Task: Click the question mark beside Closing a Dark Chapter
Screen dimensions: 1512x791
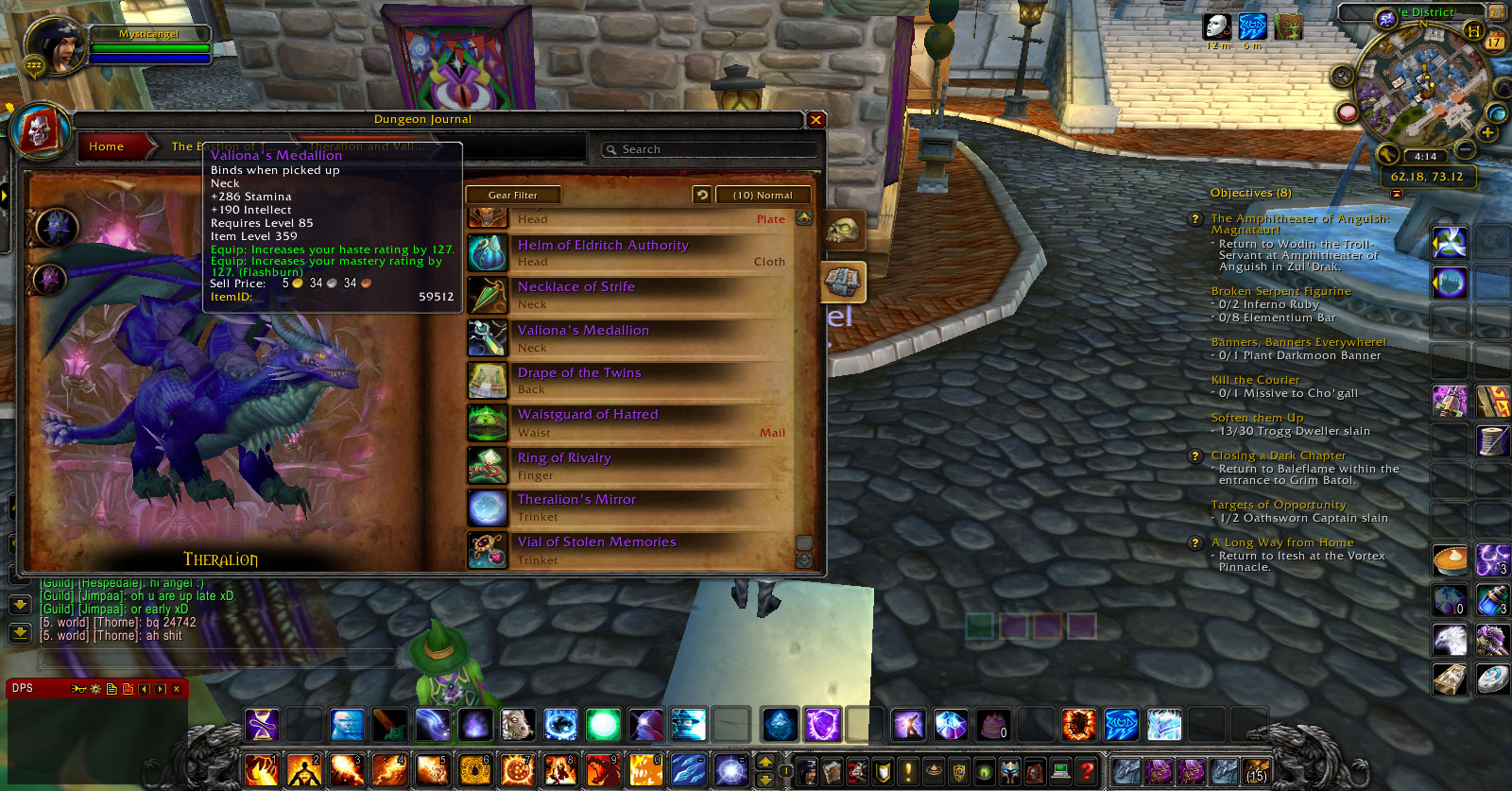Action: click(x=1195, y=456)
